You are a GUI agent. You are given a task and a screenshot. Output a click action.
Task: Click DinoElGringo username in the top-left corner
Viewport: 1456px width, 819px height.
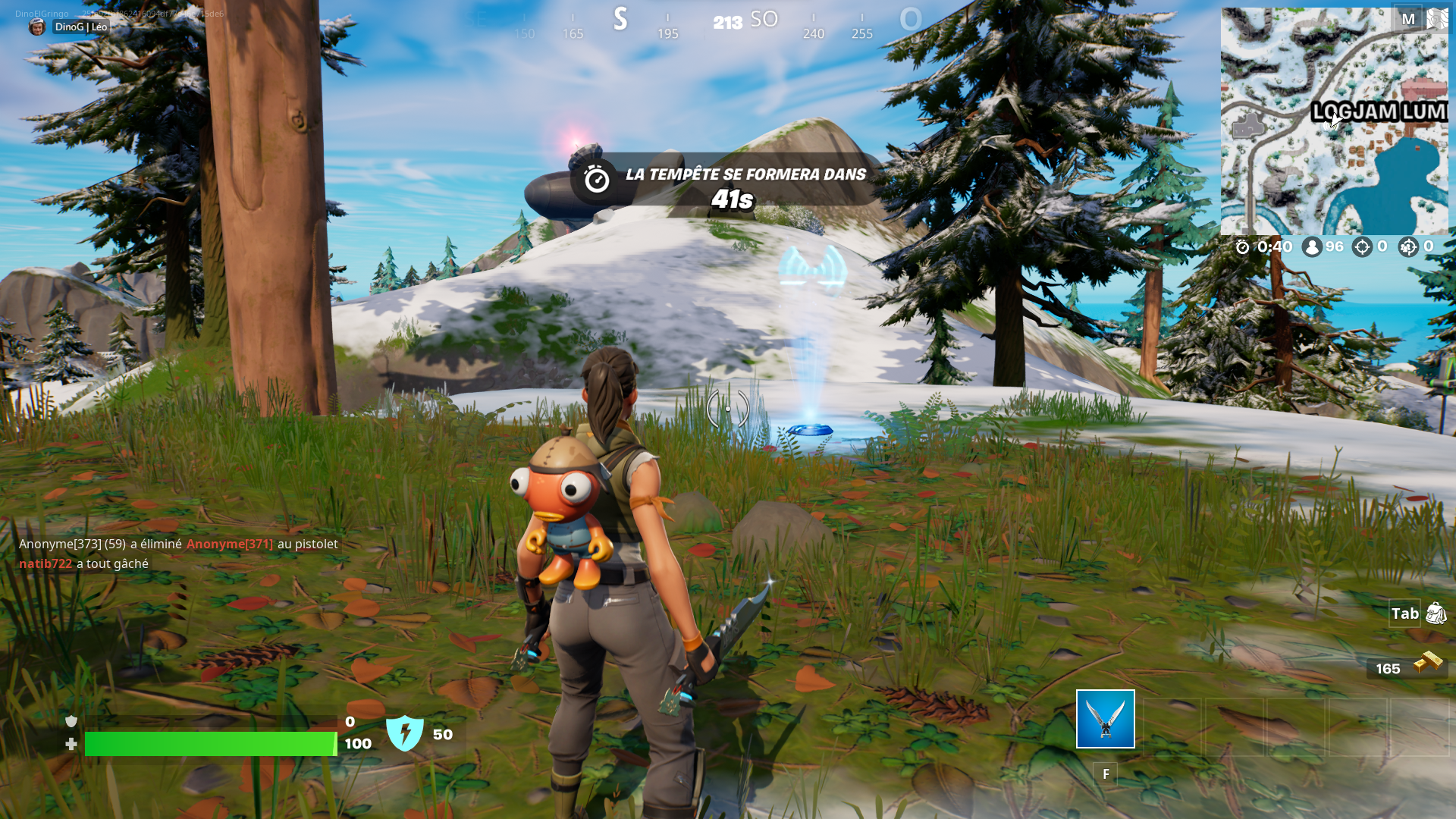click(42, 12)
